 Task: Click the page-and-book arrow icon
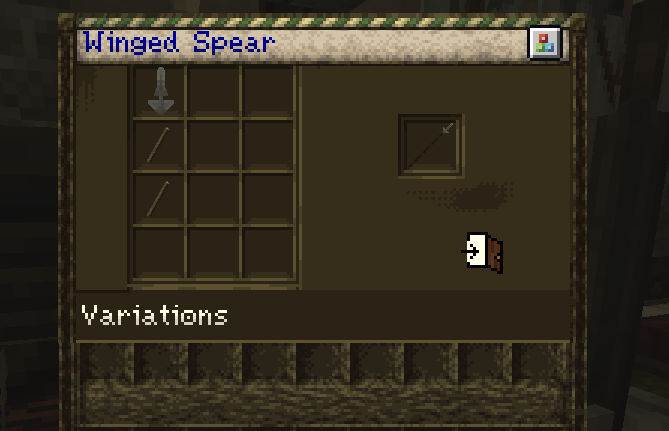[483, 251]
